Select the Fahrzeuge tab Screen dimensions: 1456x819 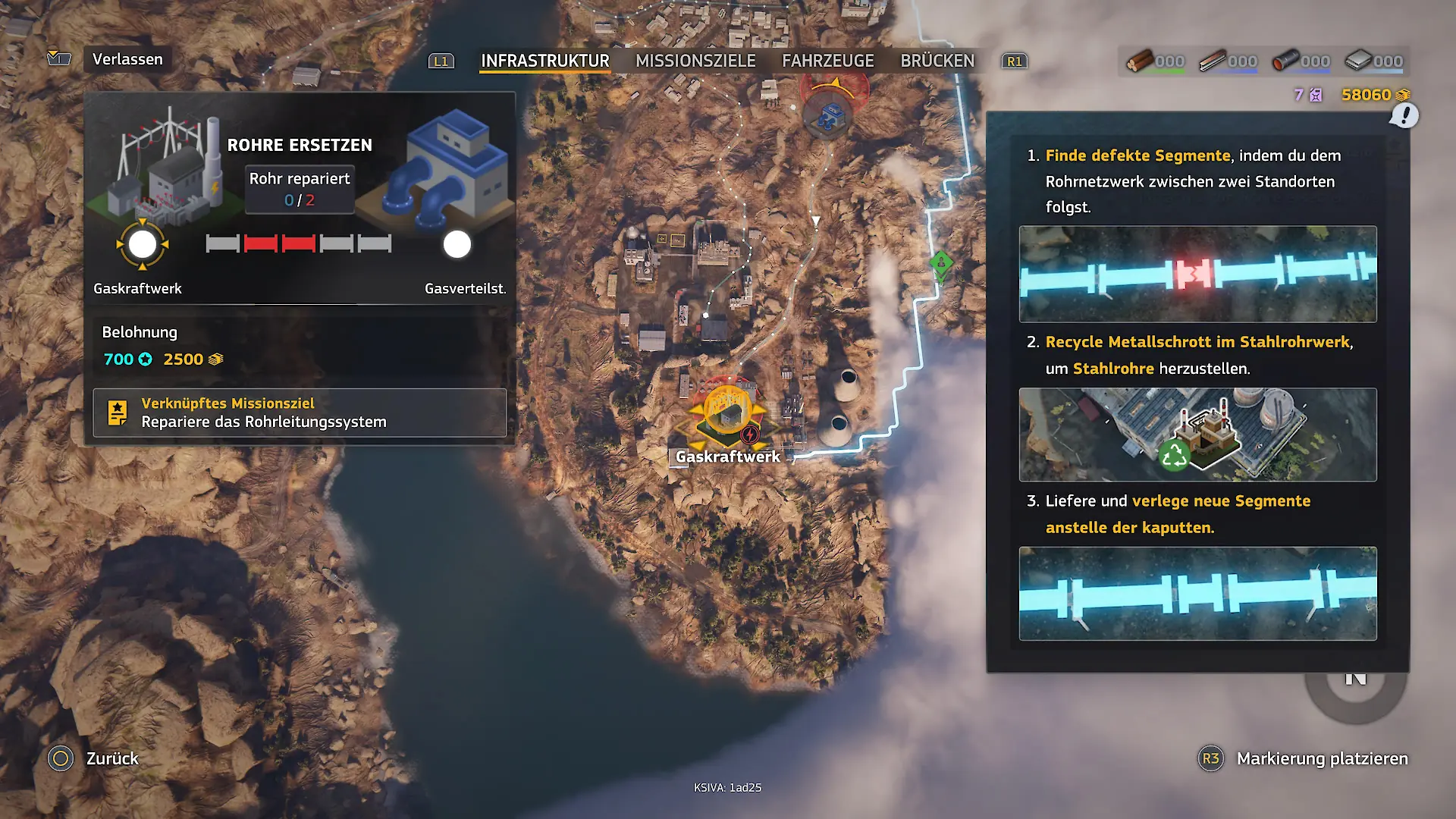click(x=827, y=61)
